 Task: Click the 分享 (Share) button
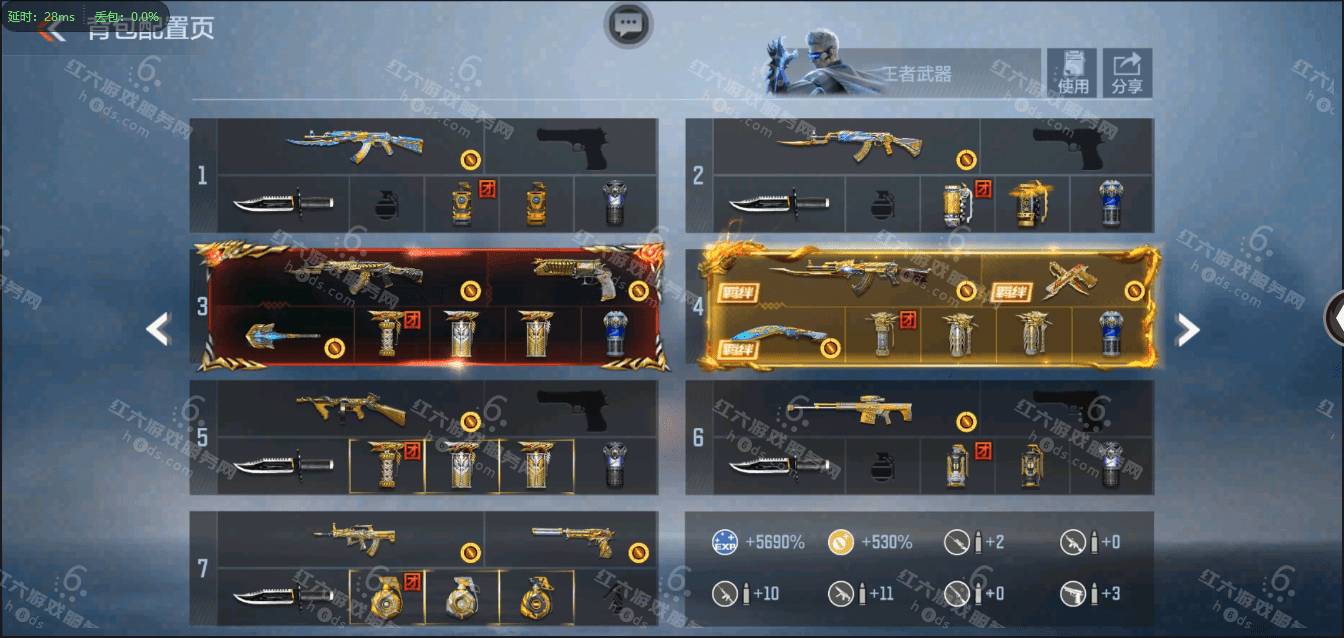[1127, 73]
